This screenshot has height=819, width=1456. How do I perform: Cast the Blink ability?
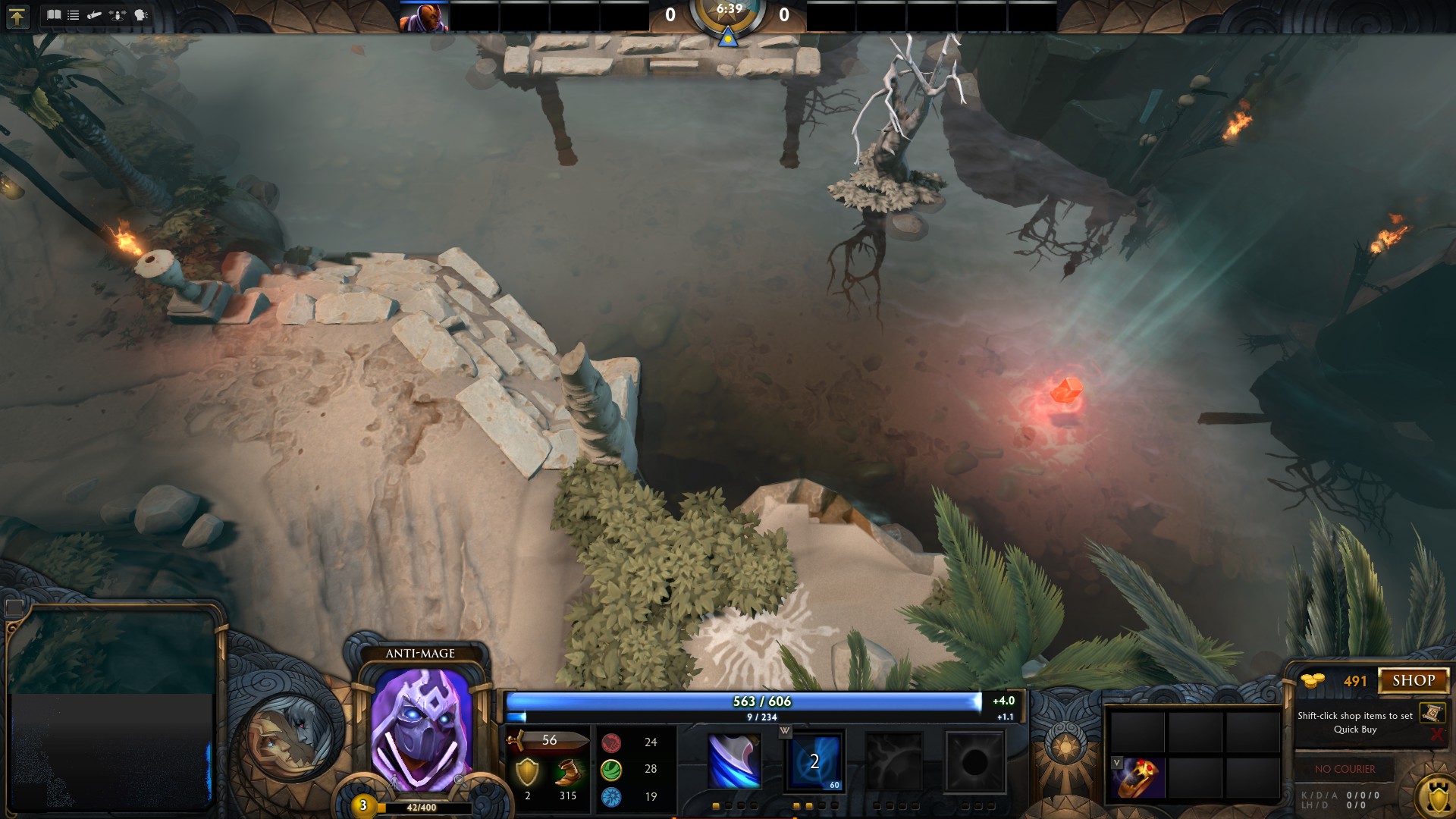pos(814,761)
